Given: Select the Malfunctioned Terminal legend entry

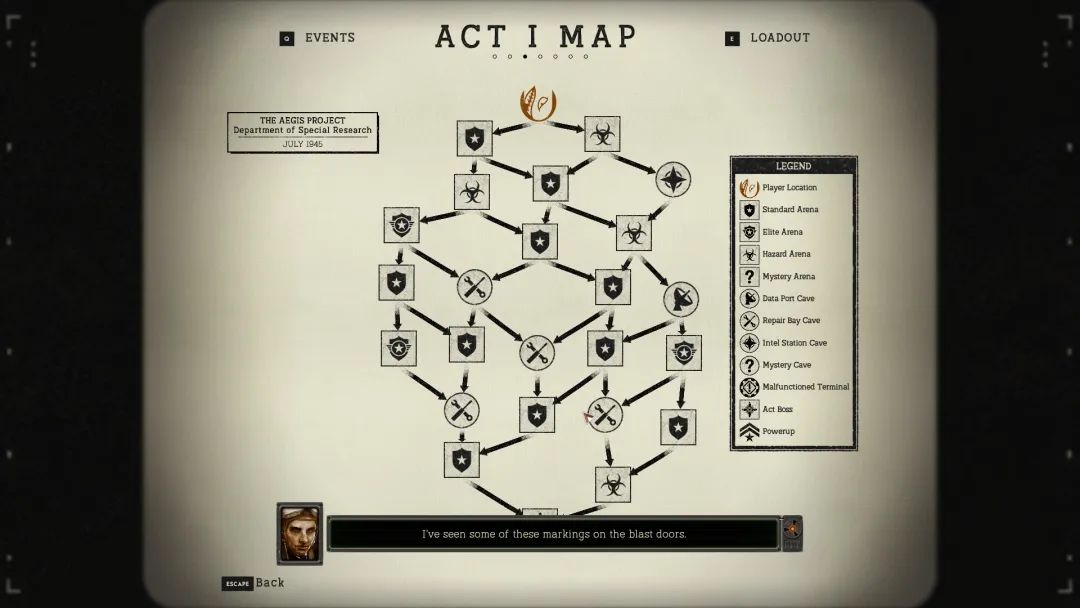Looking at the screenshot, I should pyautogui.click(x=804, y=387).
